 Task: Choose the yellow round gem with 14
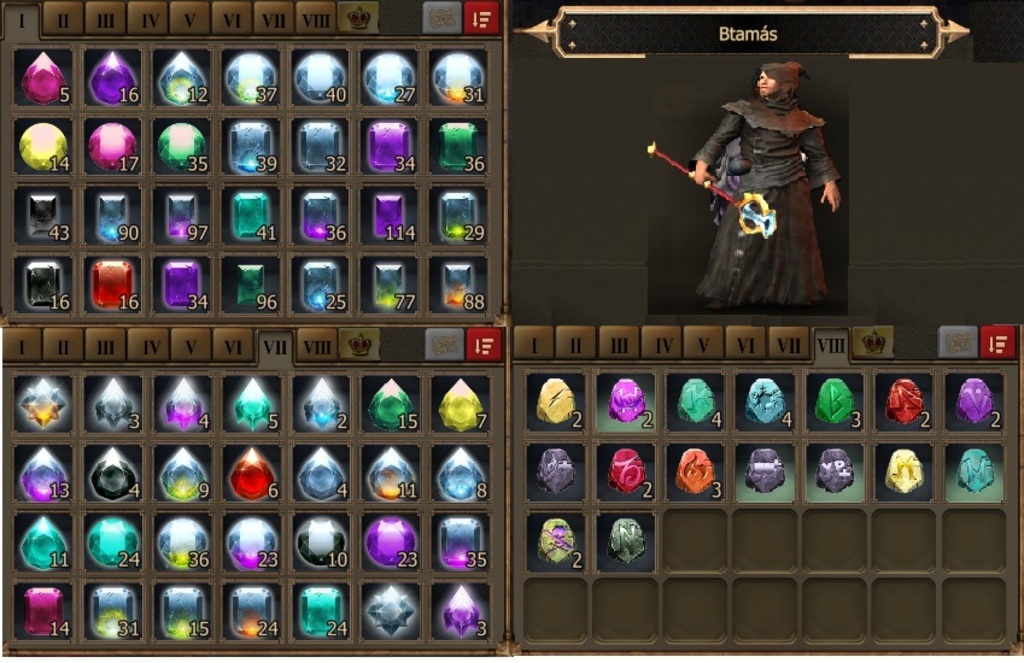coord(43,147)
